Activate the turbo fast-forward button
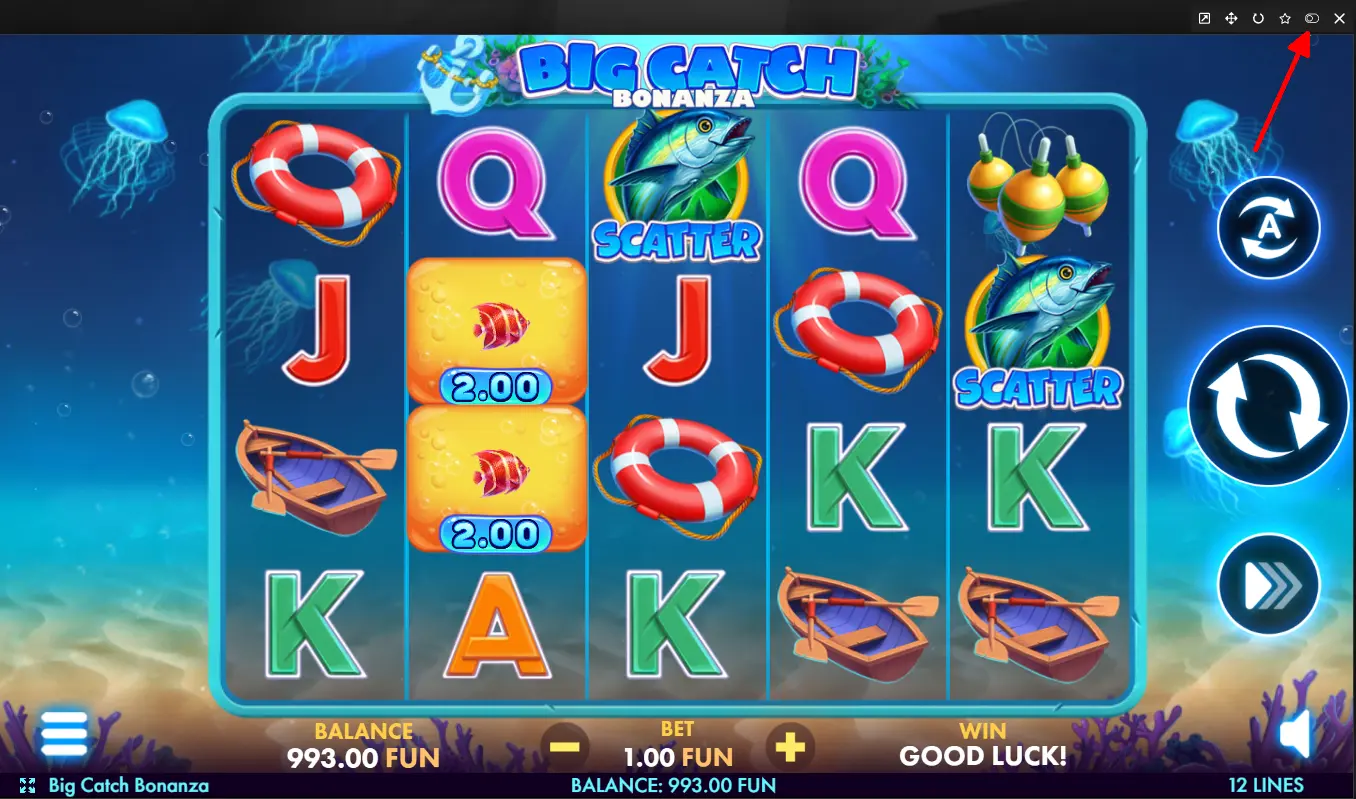The height and width of the screenshot is (799, 1356). pyautogui.click(x=1268, y=585)
